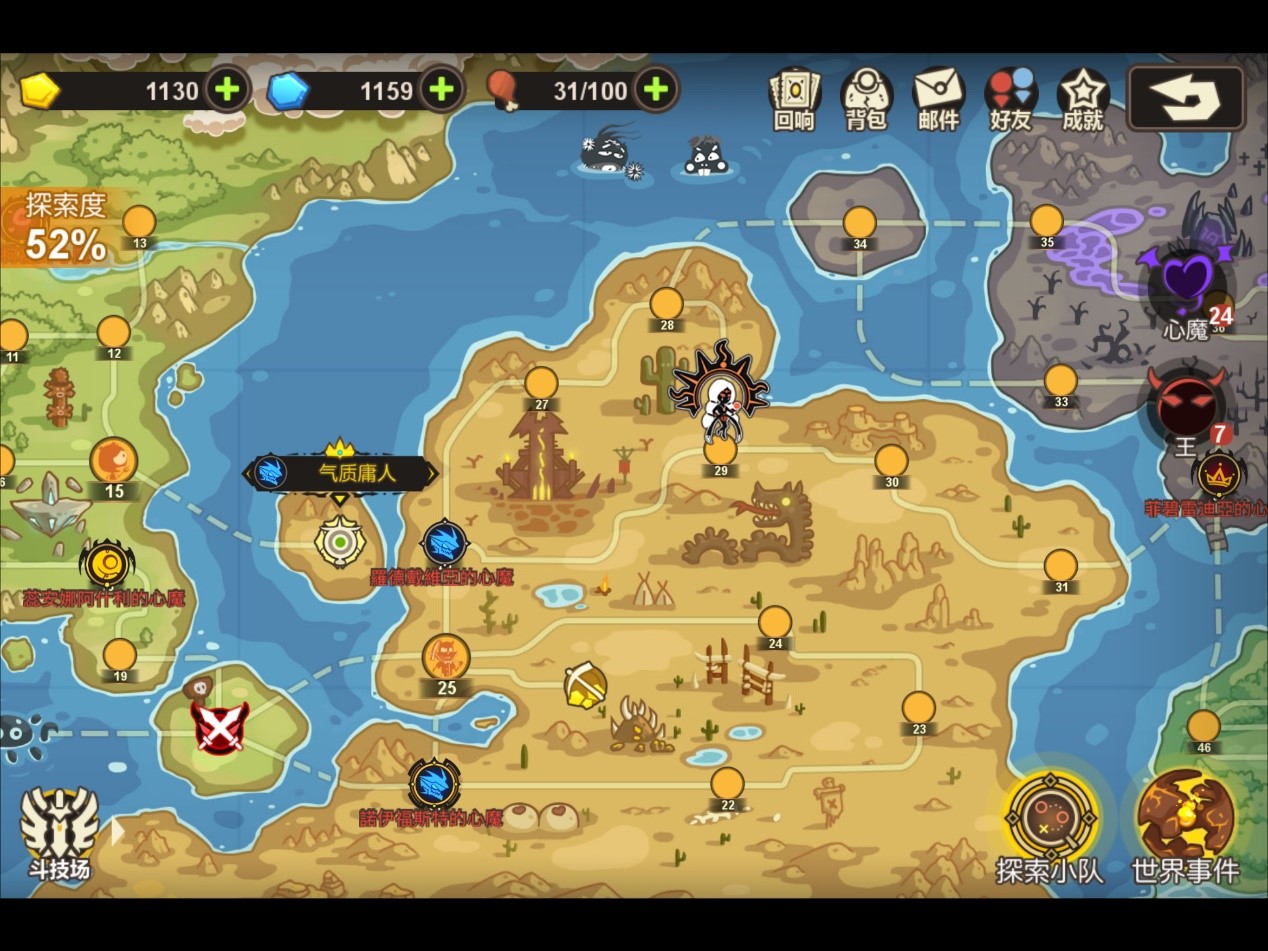
Task: Buy blue gems using the plus button
Action: click(x=441, y=90)
